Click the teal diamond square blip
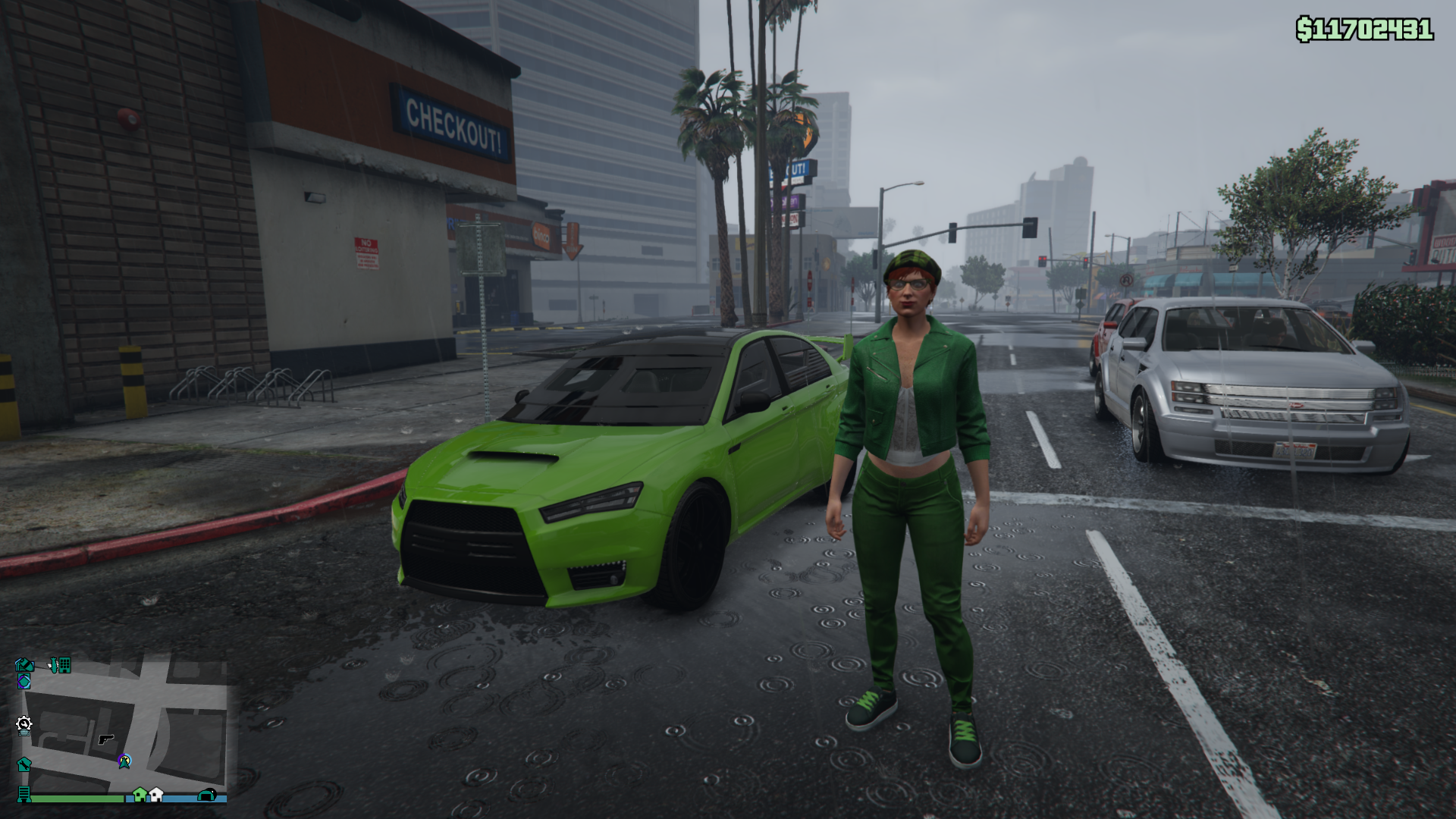The width and height of the screenshot is (1456, 819). (24, 681)
